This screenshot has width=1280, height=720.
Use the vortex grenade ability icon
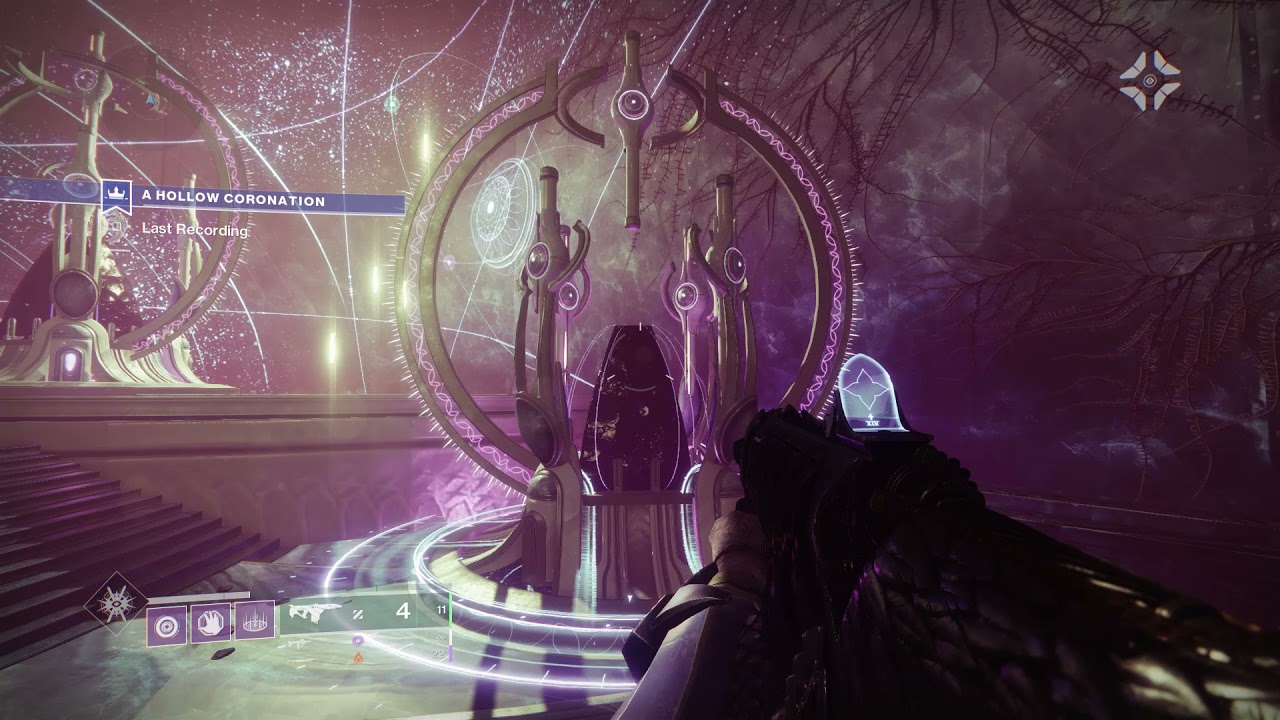pyautogui.click(x=166, y=626)
